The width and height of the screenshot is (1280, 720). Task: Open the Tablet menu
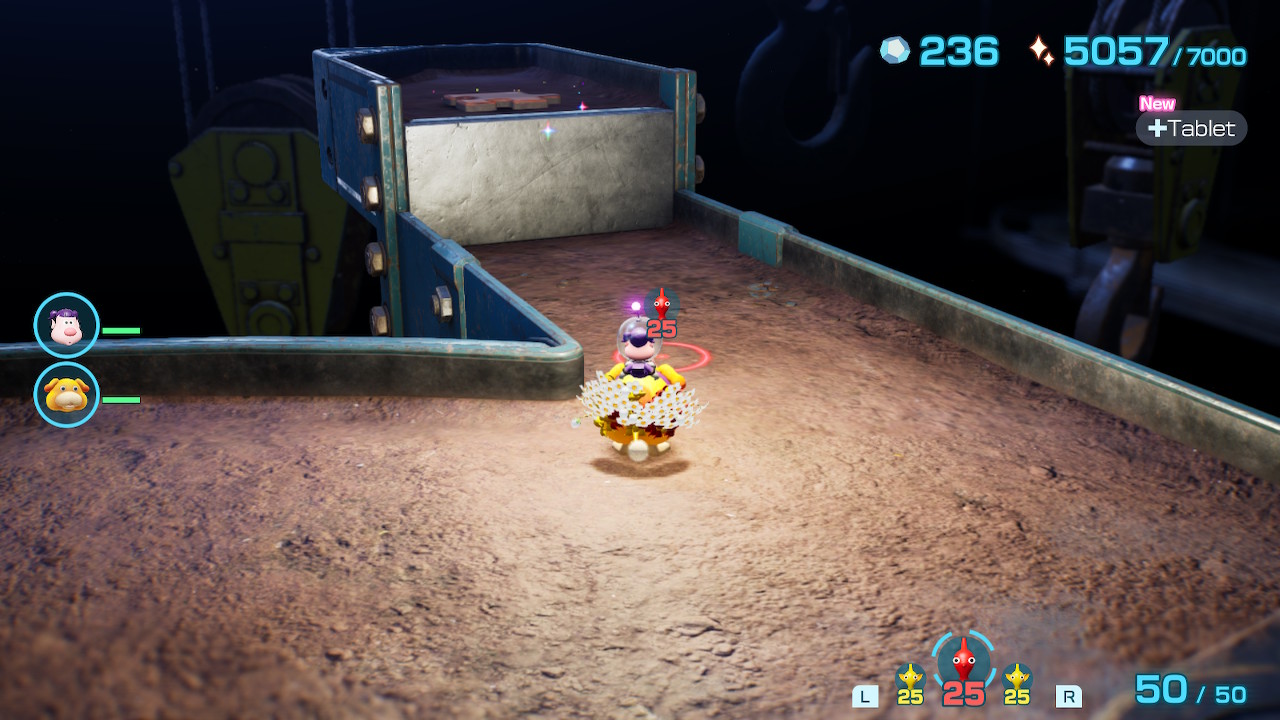[1191, 128]
